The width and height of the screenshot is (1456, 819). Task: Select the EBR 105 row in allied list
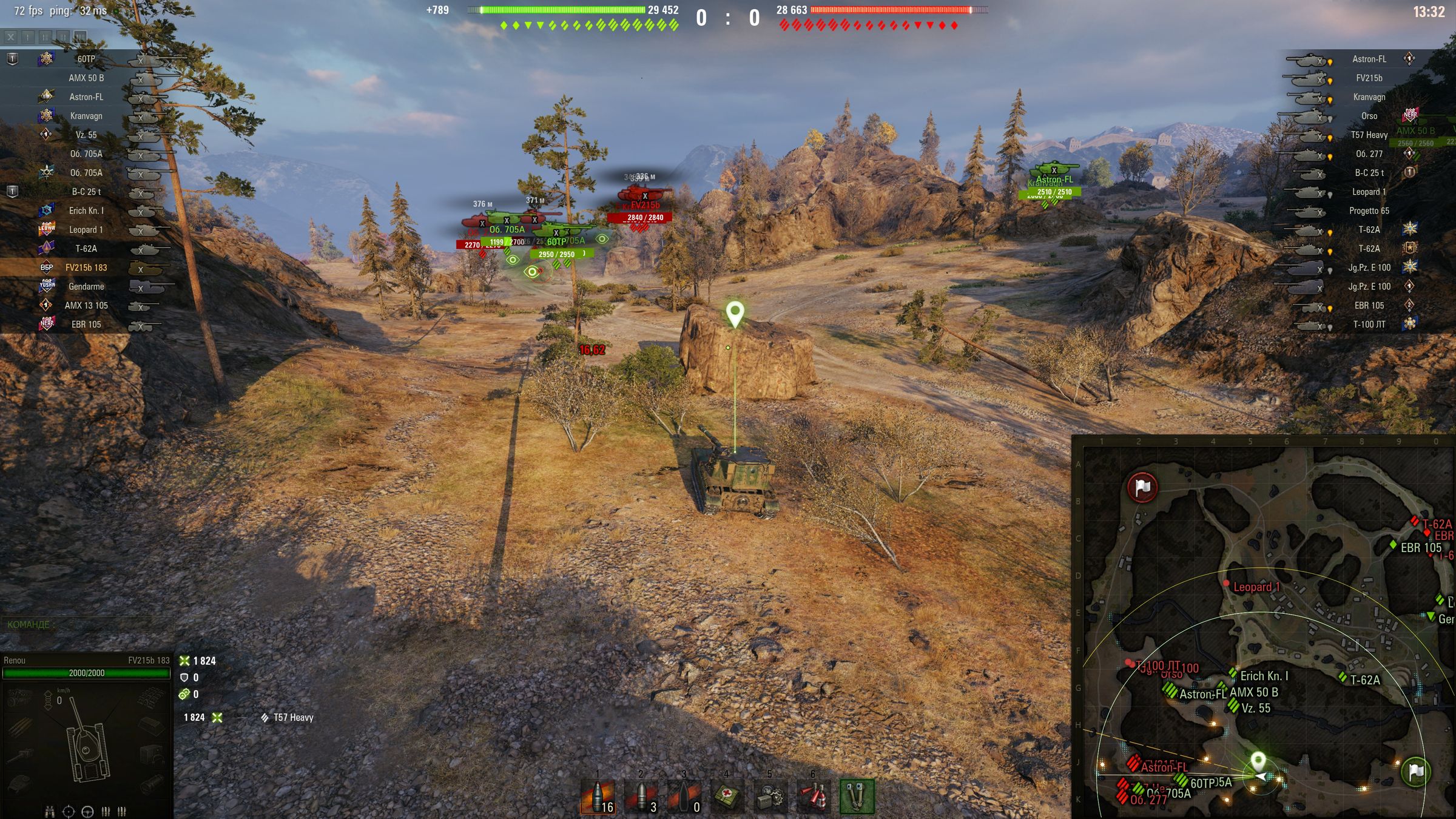pyautogui.click(x=86, y=325)
